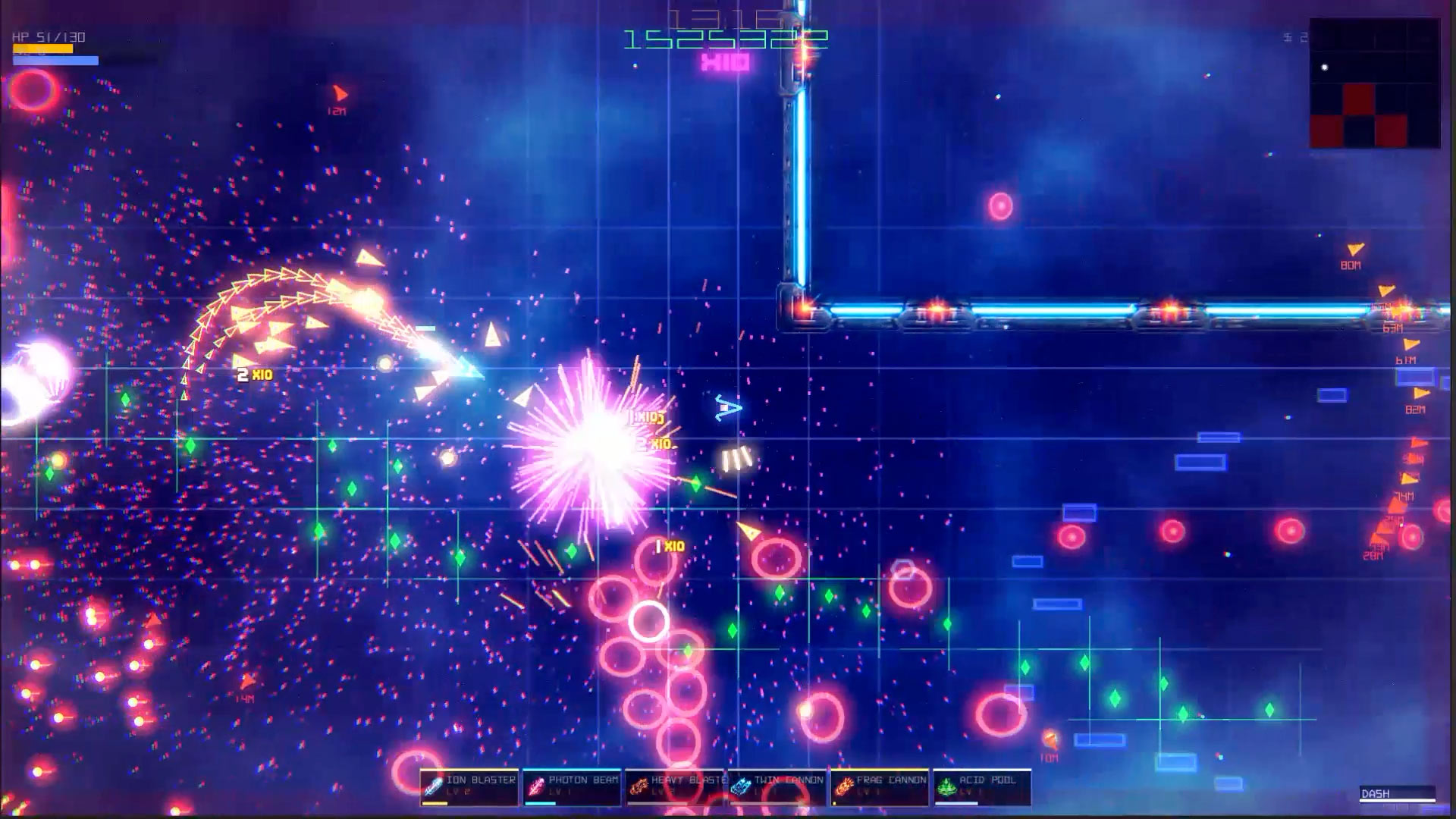Image resolution: width=1456 pixels, height=819 pixels.
Task: Click the Dash ability indicator
Action: click(x=1397, y=794)
